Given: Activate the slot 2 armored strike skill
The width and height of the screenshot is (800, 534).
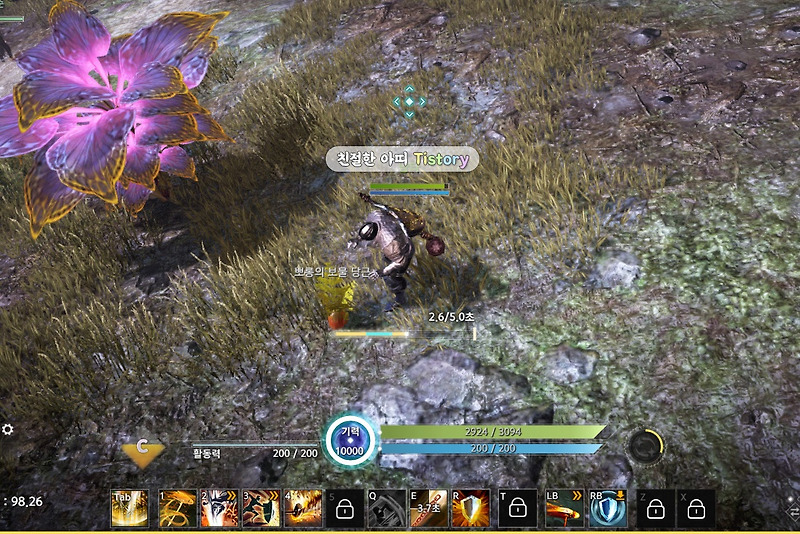Looking at the screenshot, I should point(219,509).
